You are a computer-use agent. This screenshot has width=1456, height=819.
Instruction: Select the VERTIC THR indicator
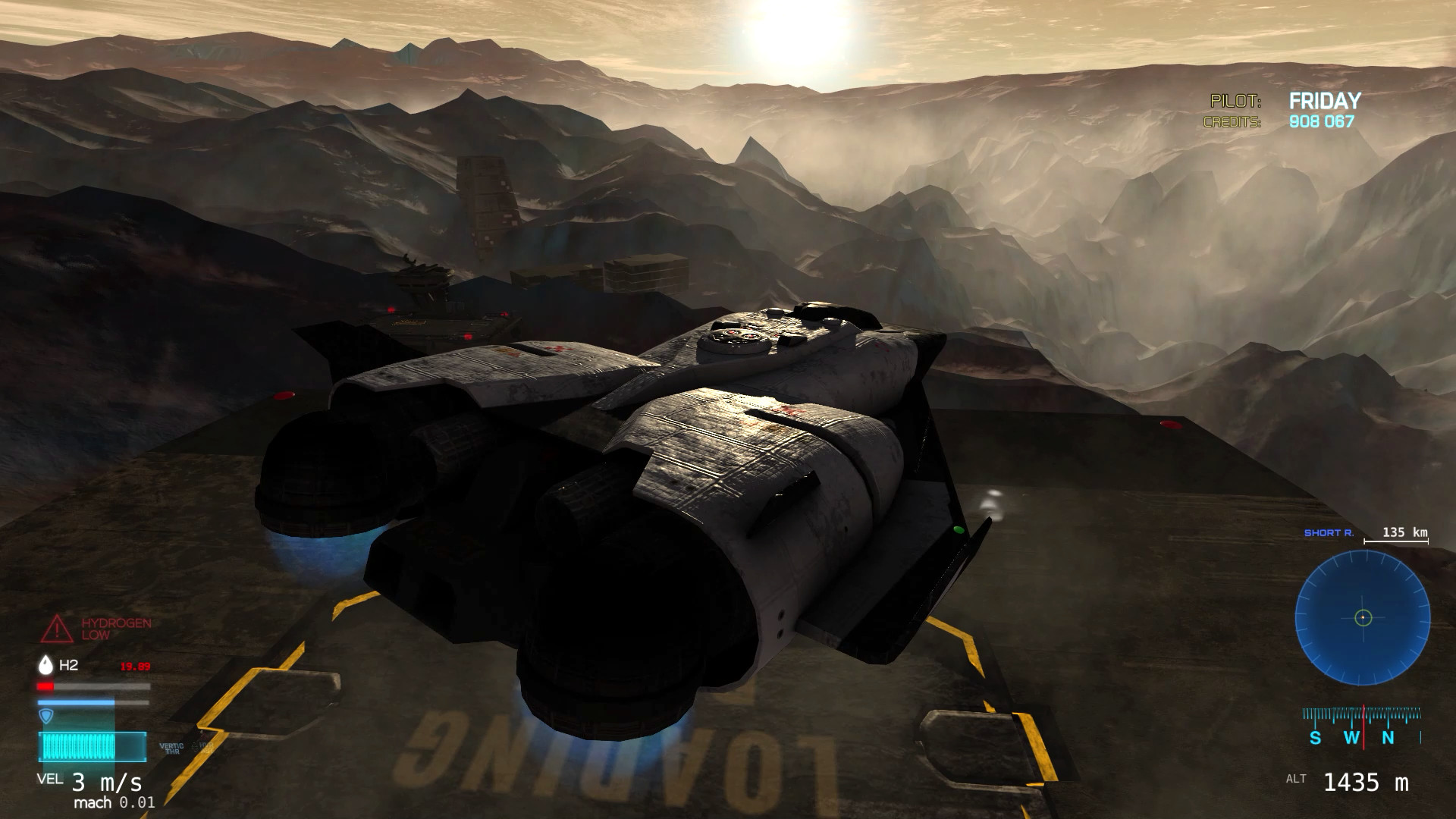coord(172,748)
